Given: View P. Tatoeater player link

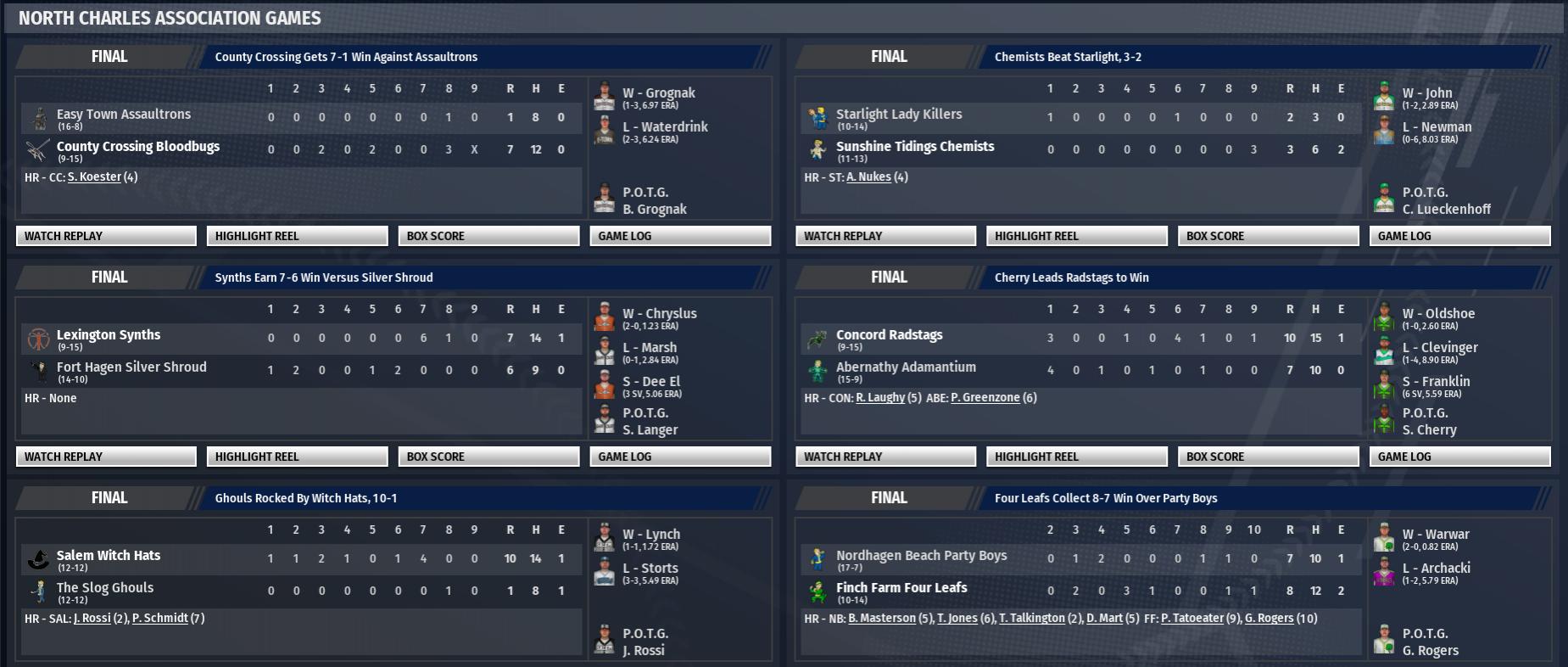Looking at the screenshot, I should pos(1191,619).
